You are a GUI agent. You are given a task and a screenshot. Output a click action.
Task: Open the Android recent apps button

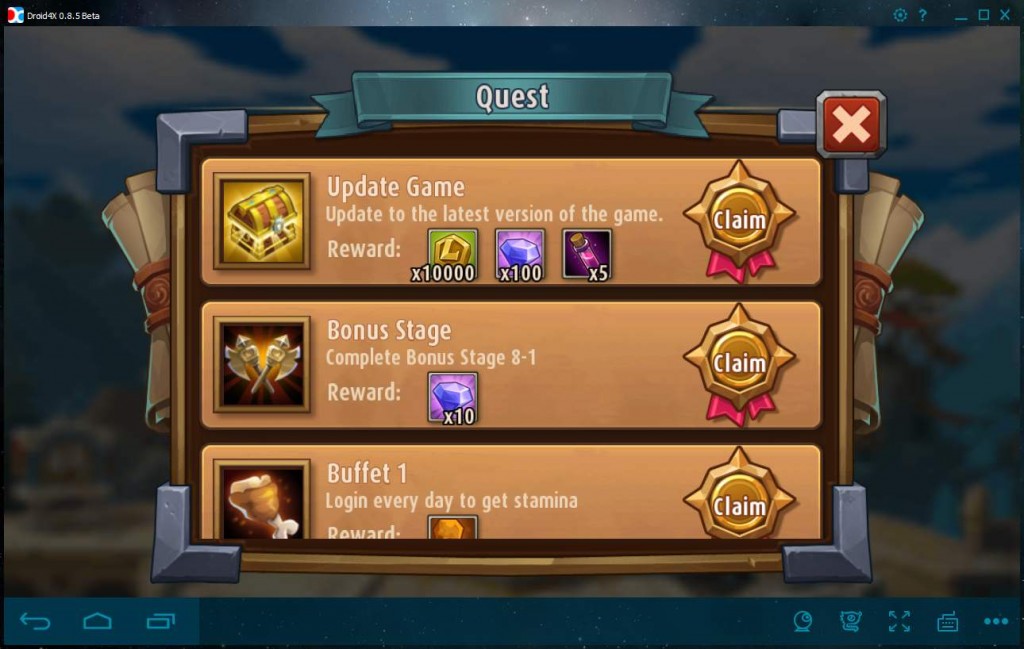(160, 622)
